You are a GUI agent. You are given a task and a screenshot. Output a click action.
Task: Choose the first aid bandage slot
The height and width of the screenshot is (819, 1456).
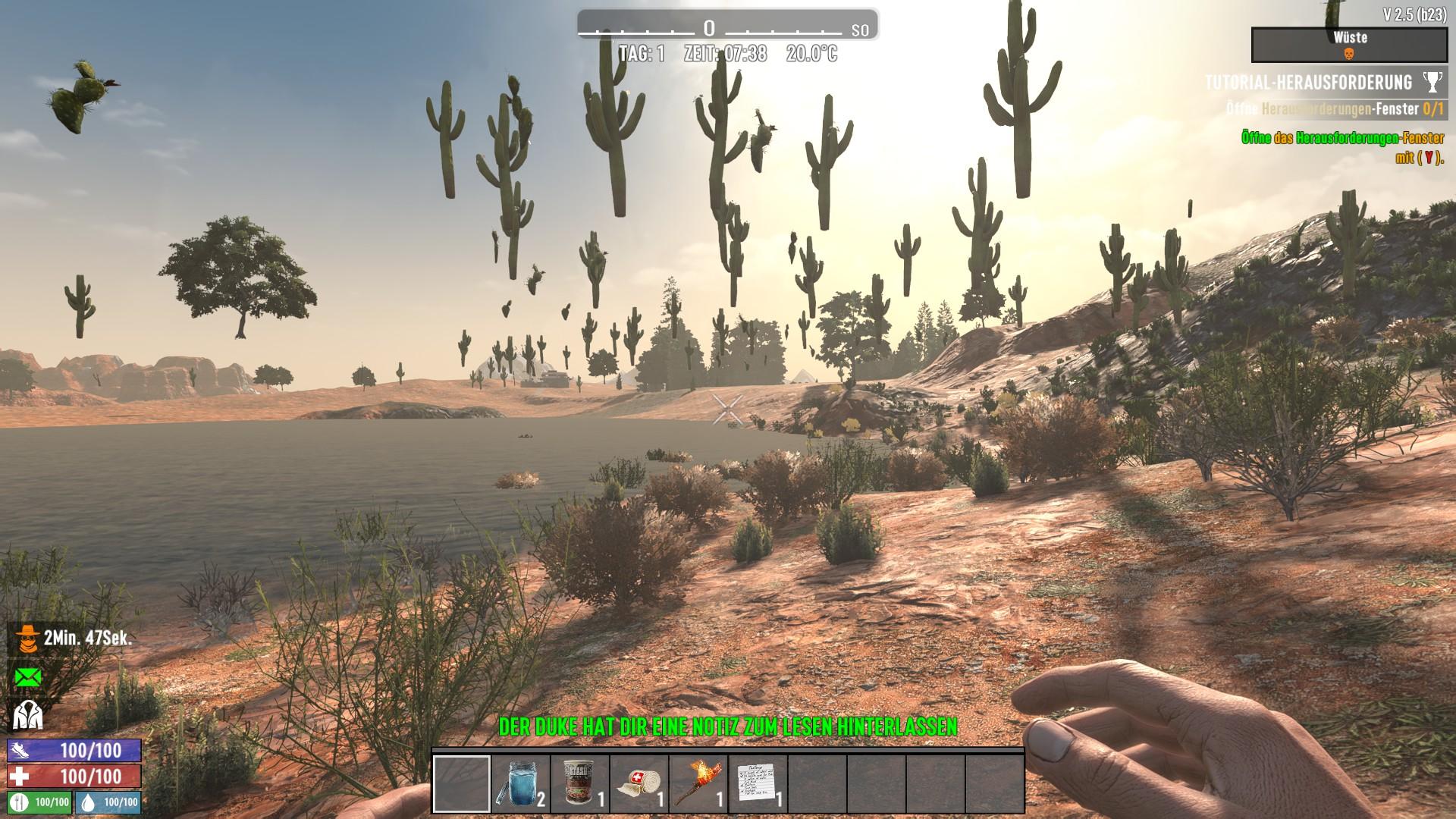point(639,783)
